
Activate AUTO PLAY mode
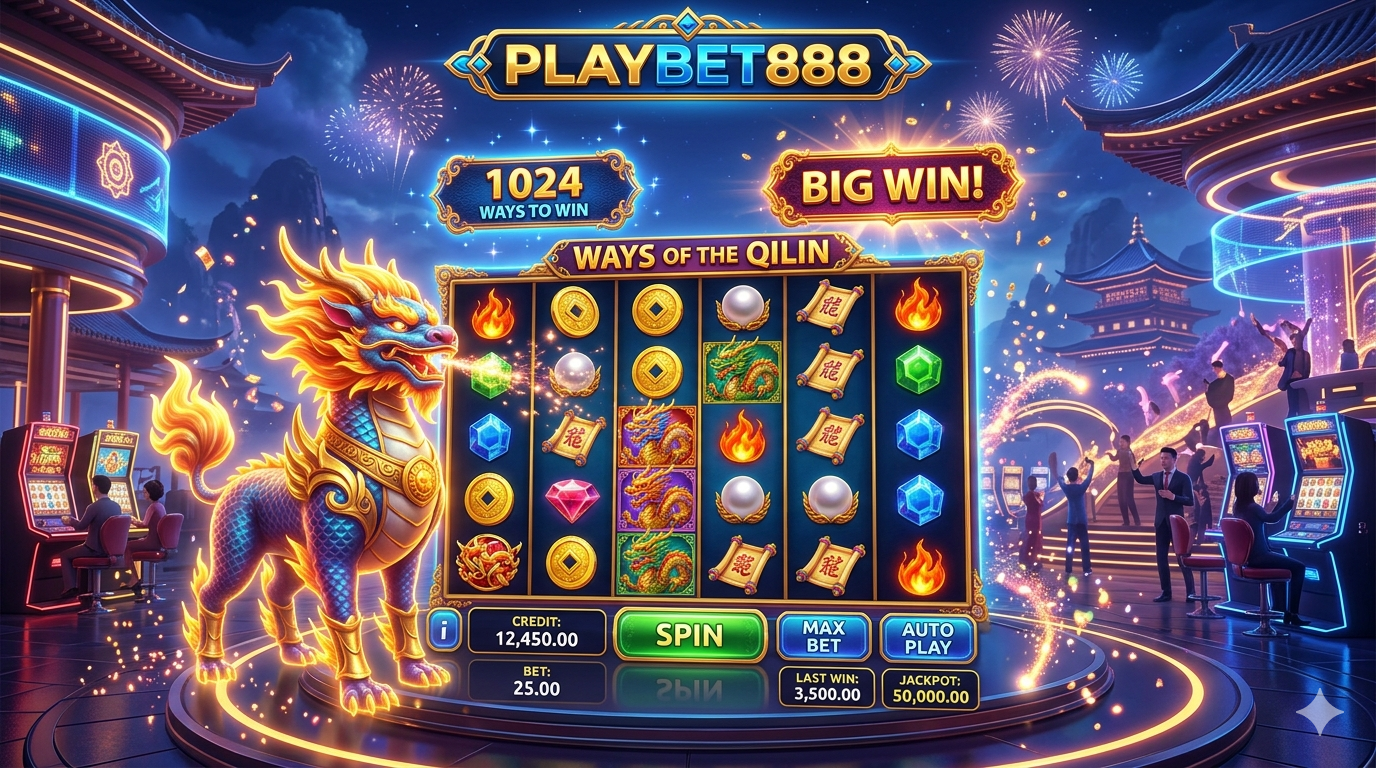(927, 638)
